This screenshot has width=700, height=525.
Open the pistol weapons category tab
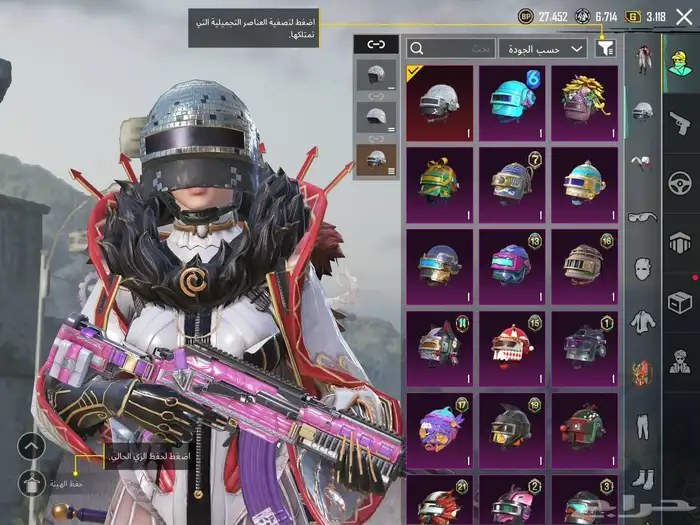click(681, 121)
